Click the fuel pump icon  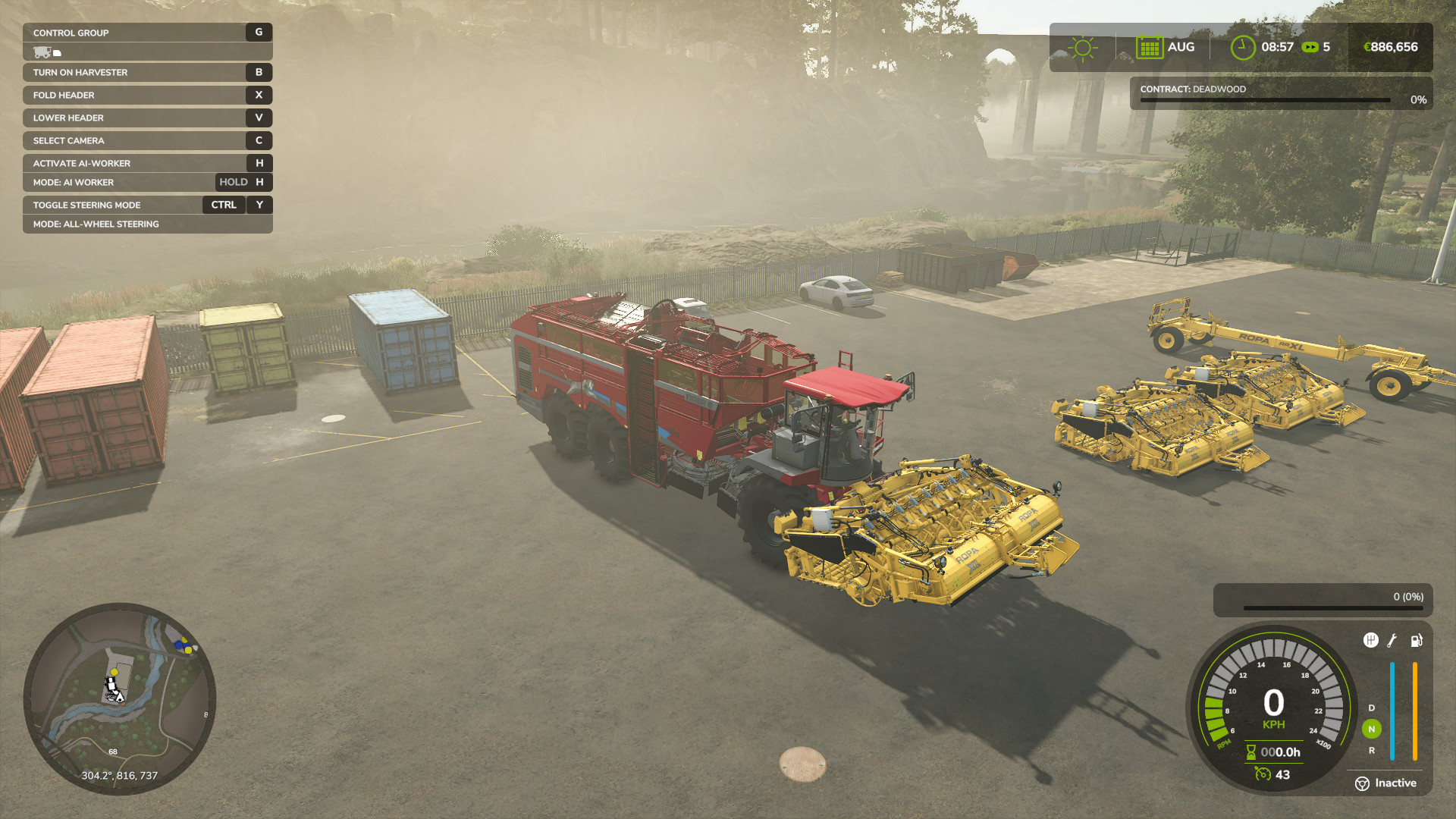(1416, 641)
